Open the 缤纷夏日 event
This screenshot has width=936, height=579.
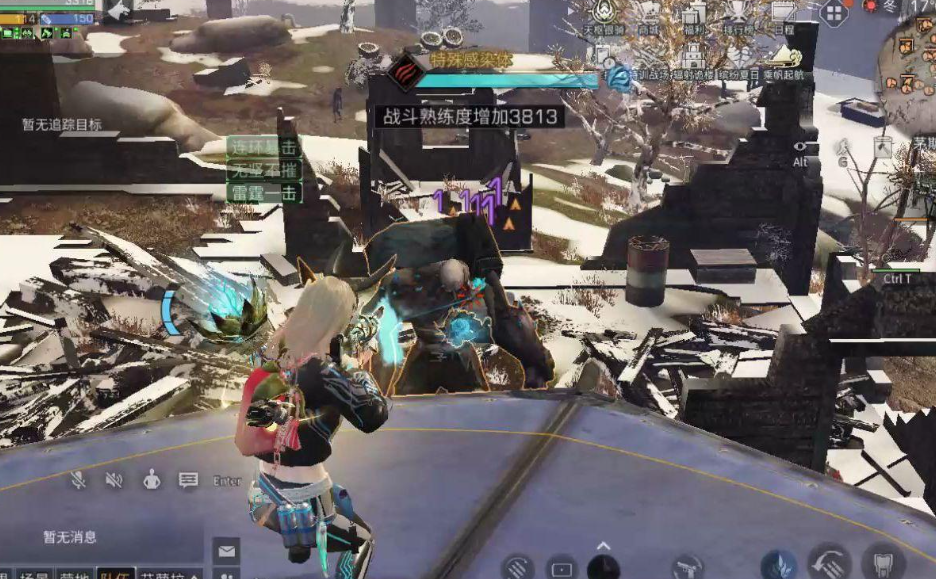pyautogui.click(x=740, y=64)
